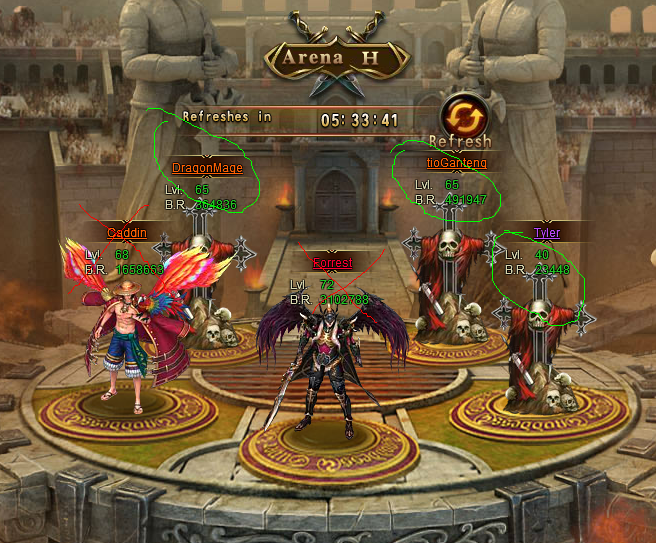Select opponent DragonMage's name
This screenshot has height=543, width=656.
(207, 168)
